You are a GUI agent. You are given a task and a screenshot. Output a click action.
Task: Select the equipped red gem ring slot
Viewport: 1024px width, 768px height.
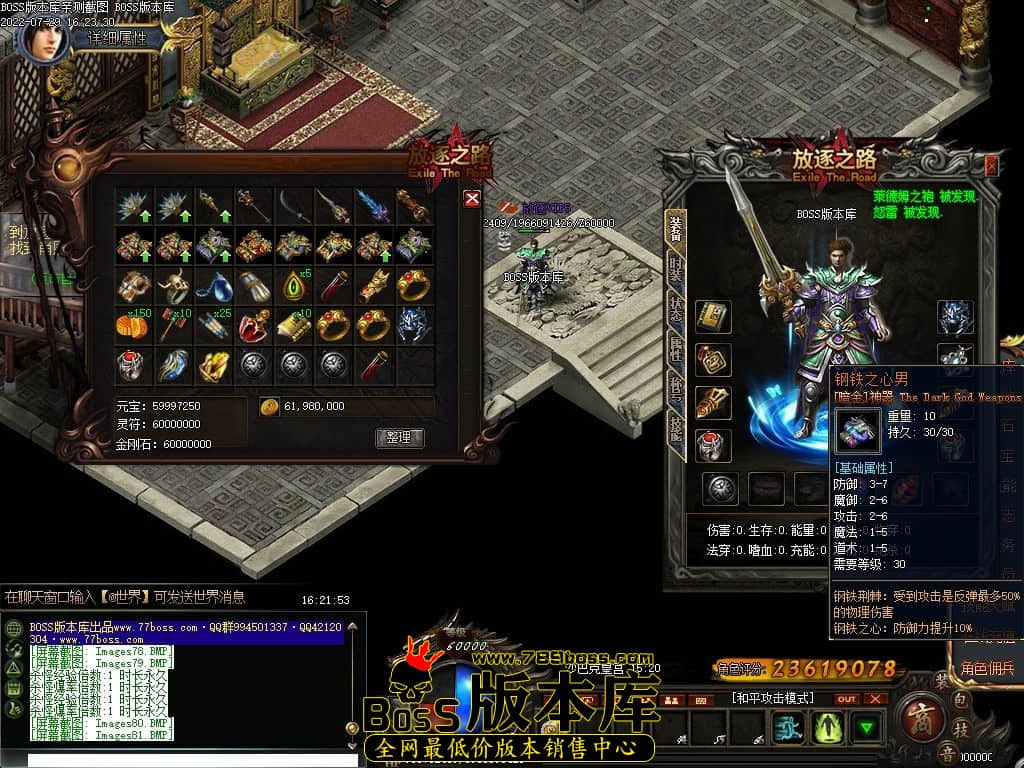tap(713, 446)
